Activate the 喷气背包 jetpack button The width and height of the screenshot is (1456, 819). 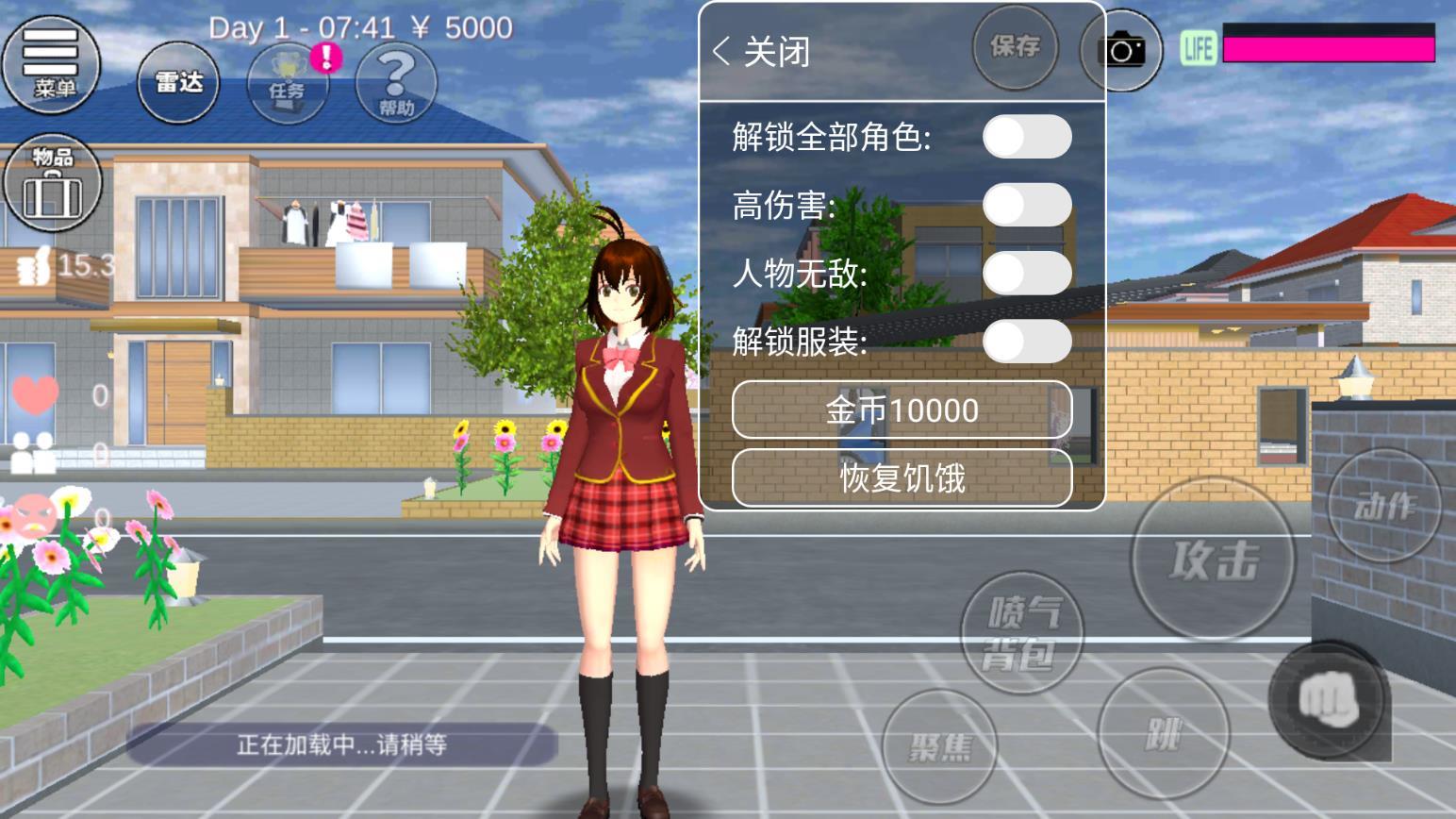pyautogui.click(x=1020, y=630)
